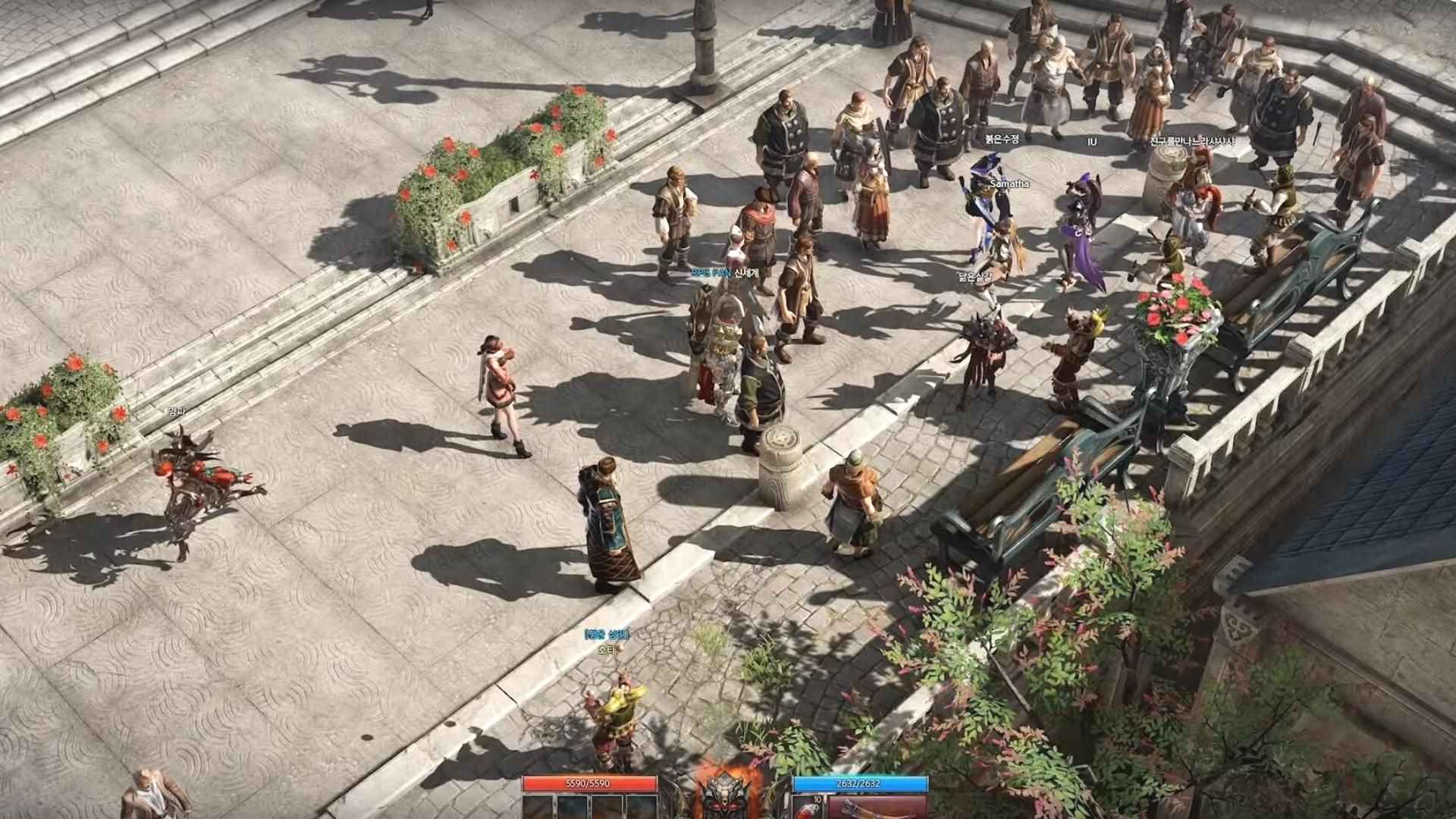Click the nameplate labeled IU
Image resolution: width=1456 pixels, height=819 pixels.
point(1092,141)
